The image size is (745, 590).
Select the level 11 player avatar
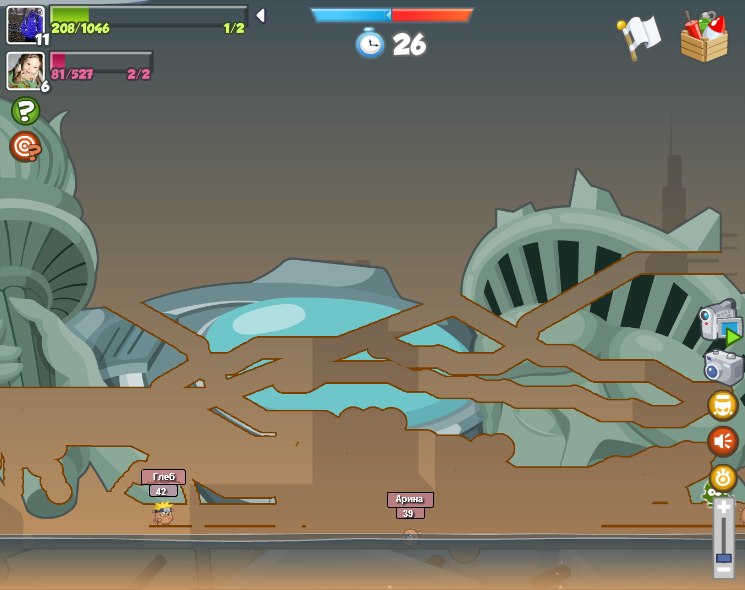tap(25, 24)
